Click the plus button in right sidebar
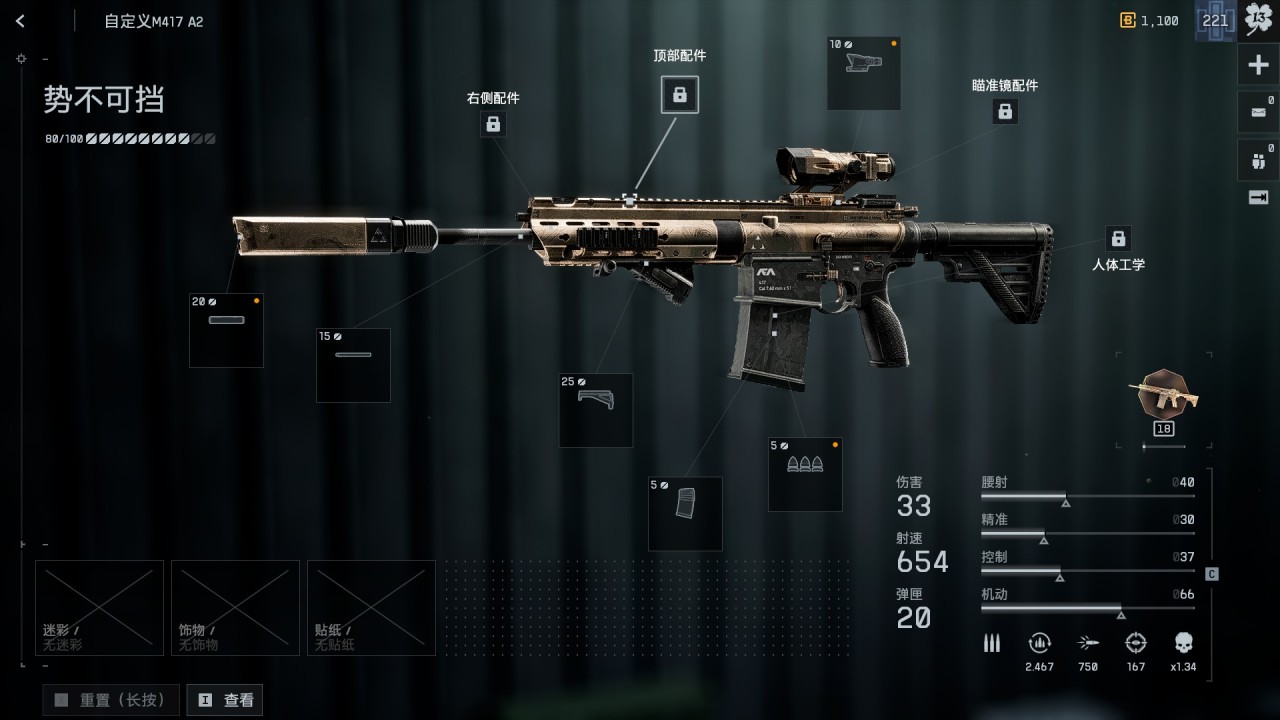1280x720 pixels. (1258, 66)
